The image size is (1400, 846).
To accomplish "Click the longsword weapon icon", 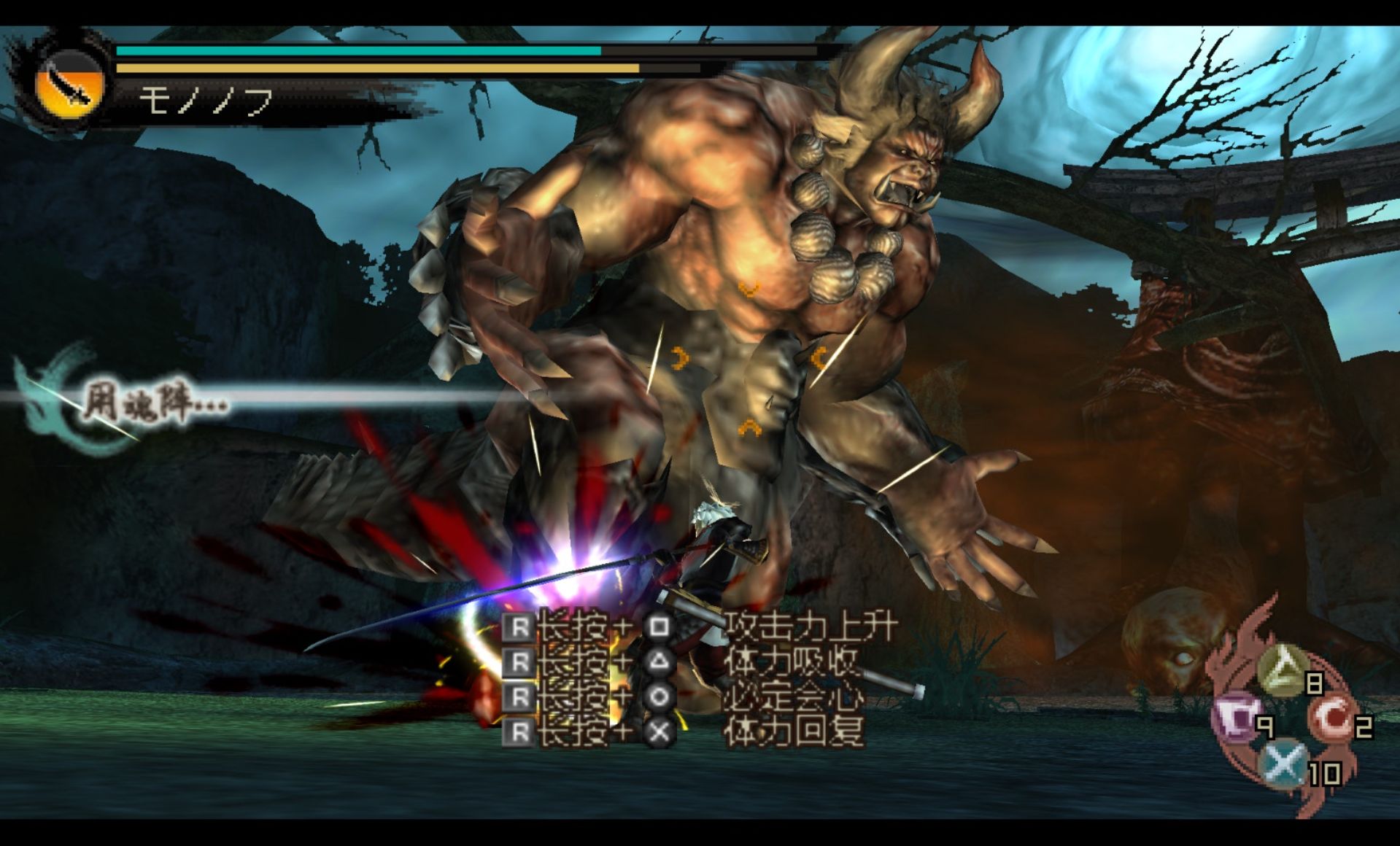I will pos(71,87).
